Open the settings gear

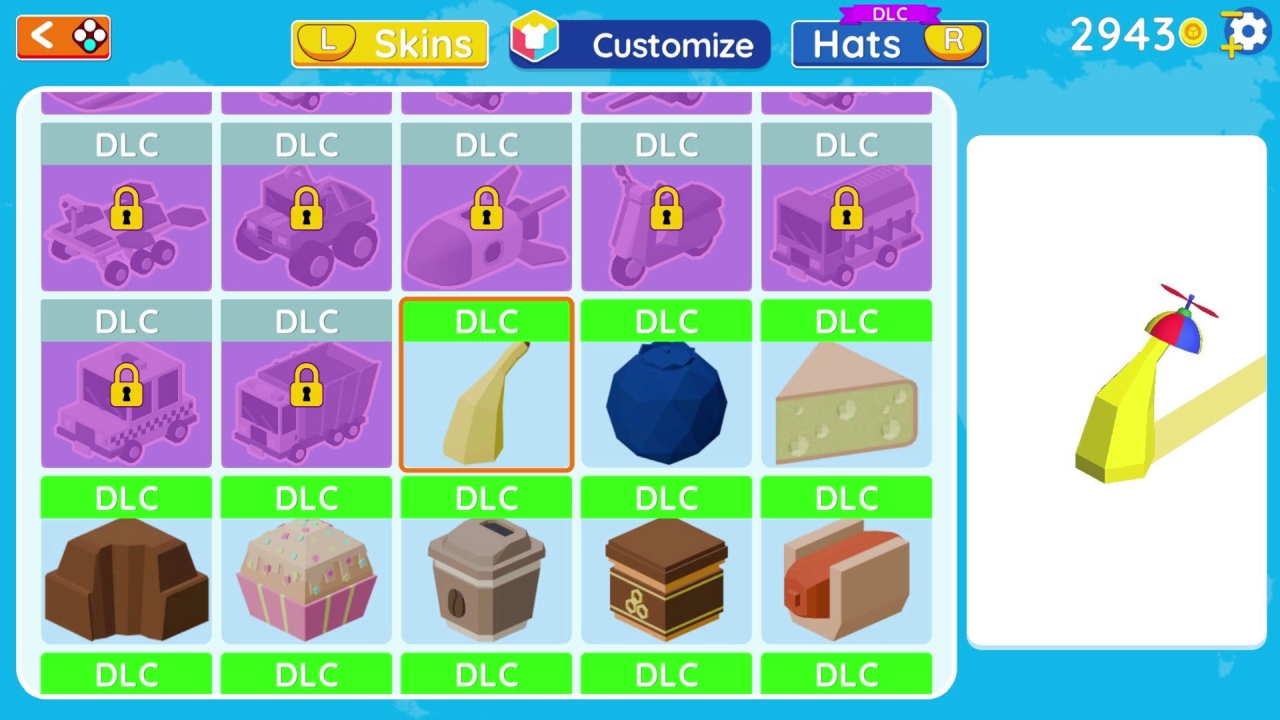click(x=1244, y=33)
